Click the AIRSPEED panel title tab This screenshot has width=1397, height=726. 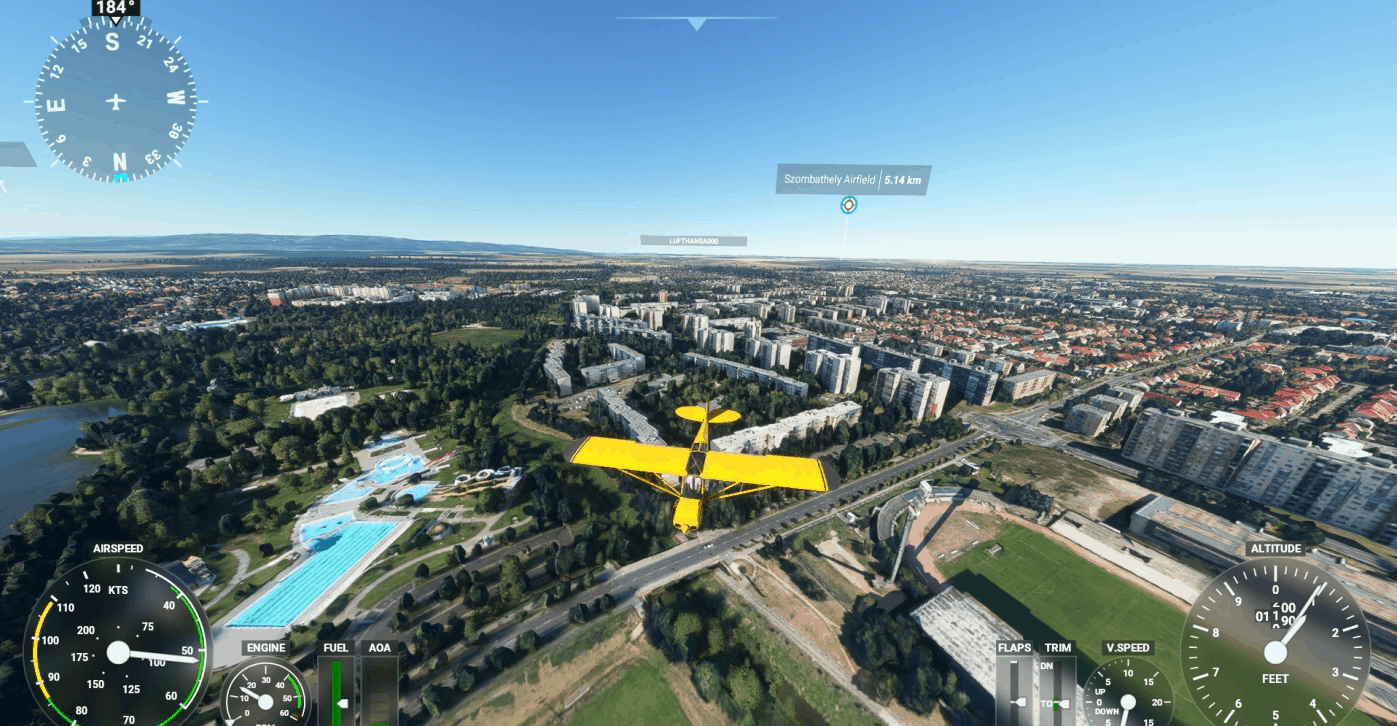click(x=117, y=548)
